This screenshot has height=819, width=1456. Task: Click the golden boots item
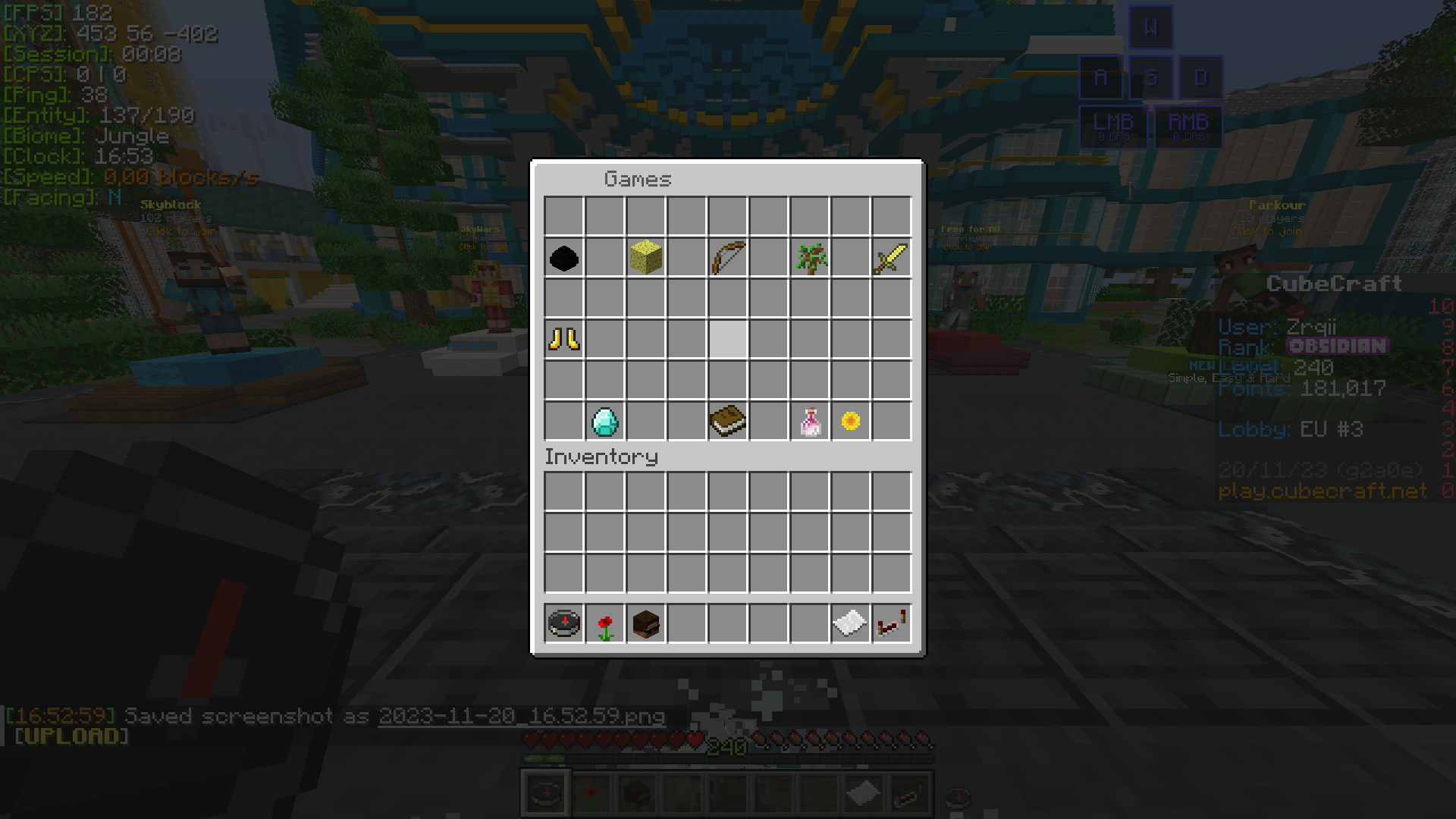563,340
